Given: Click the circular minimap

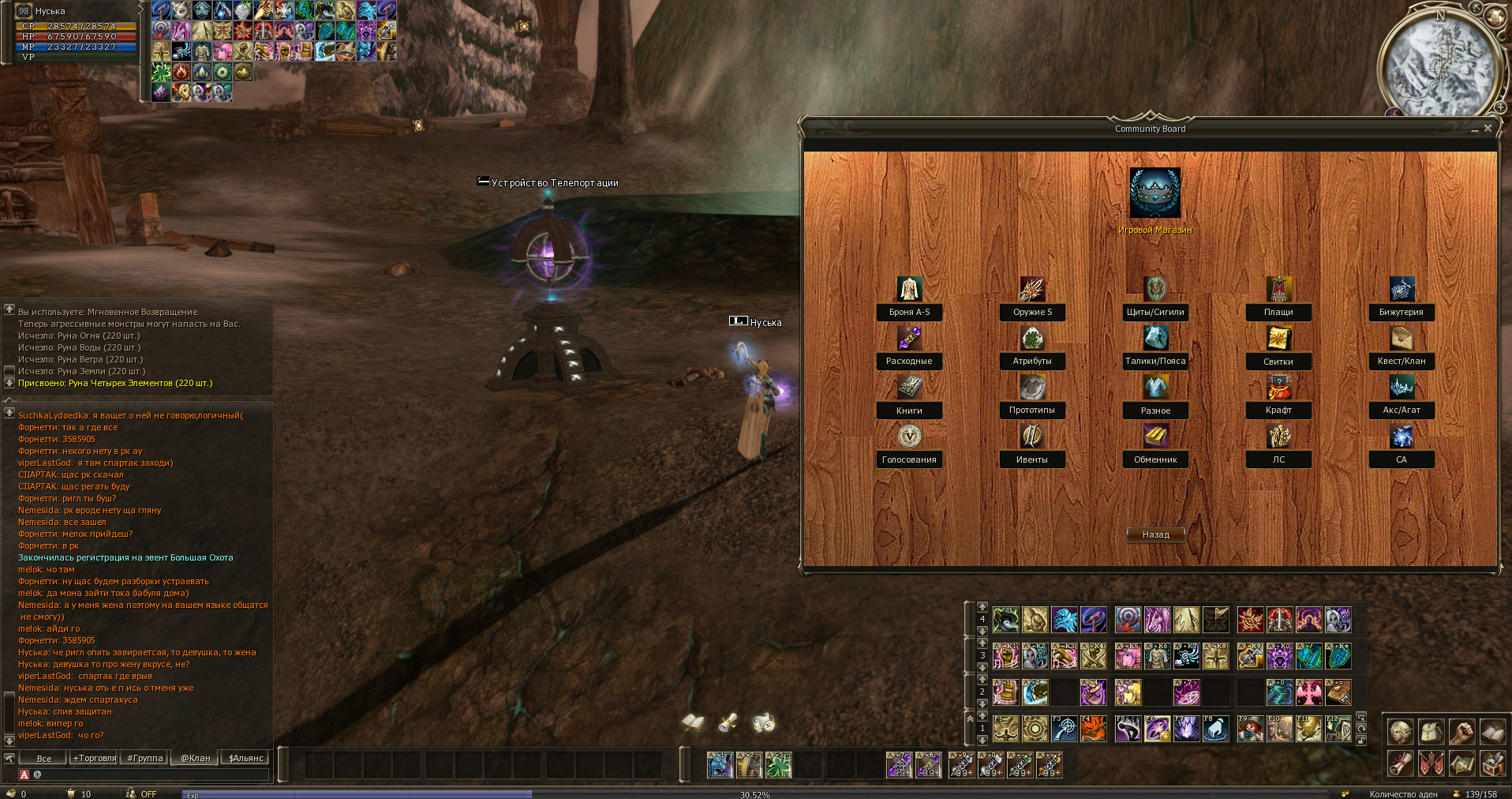Looking at the screenshot, I should [x=1439, y=63].
